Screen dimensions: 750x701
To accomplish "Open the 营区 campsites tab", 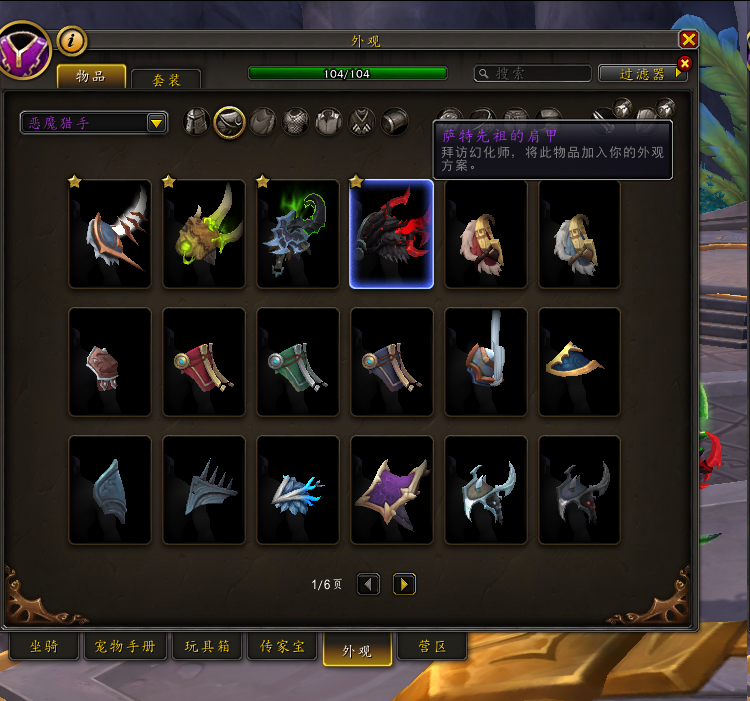I will pos(431,647).
